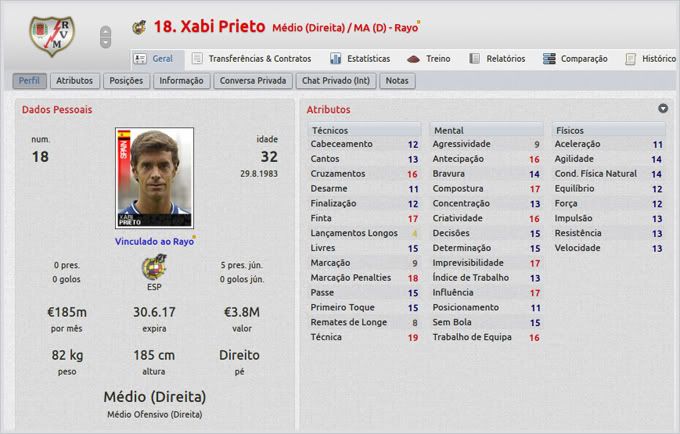Open Chat Privado (Int)
This screenshot has height=434, width=680.
click(x=337, y=80)
